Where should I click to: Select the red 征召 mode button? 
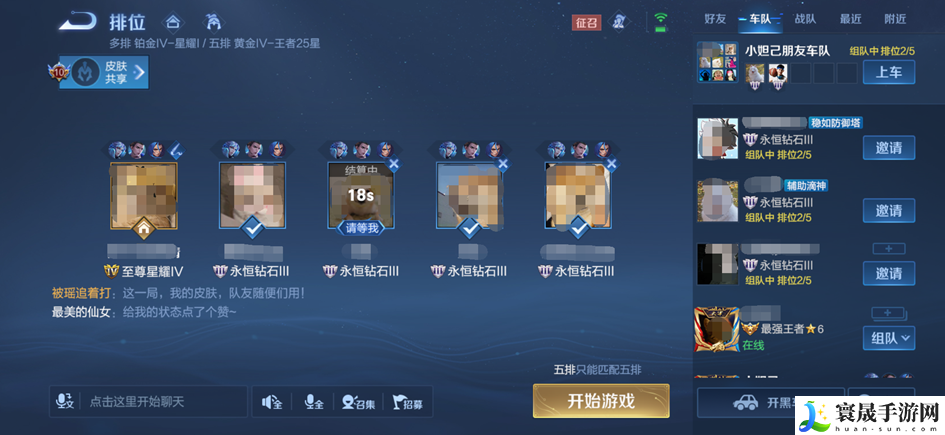click(587, 21)
